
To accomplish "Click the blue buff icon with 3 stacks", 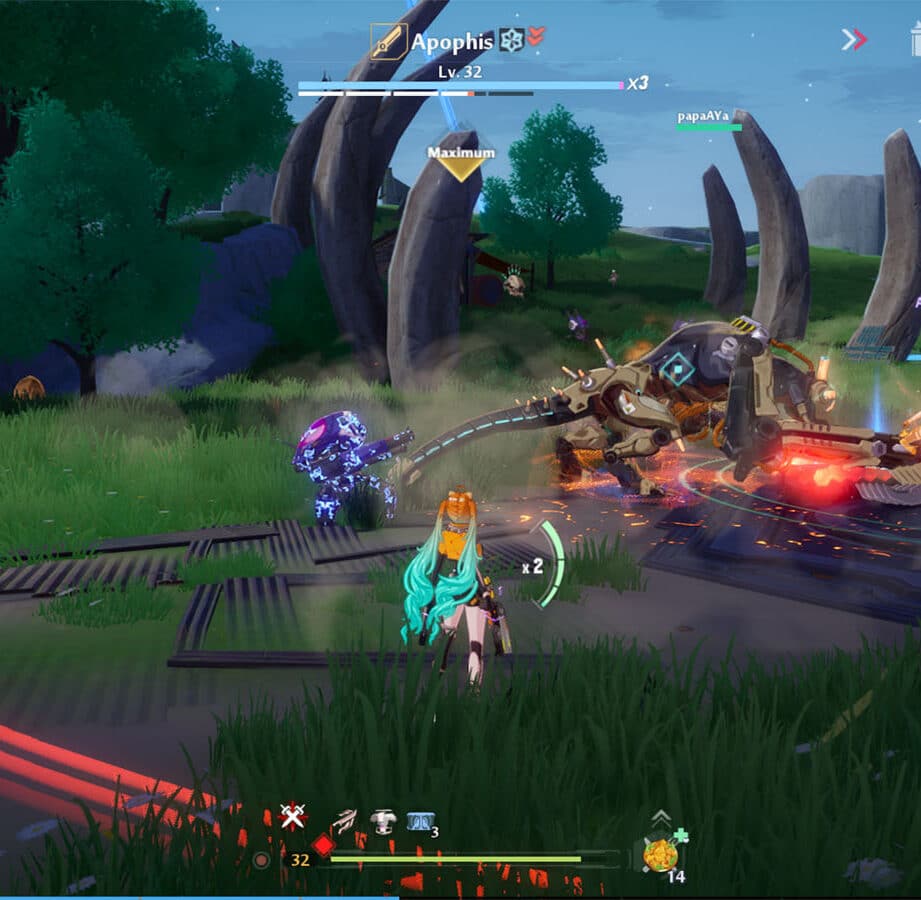I will pos(420,822).
